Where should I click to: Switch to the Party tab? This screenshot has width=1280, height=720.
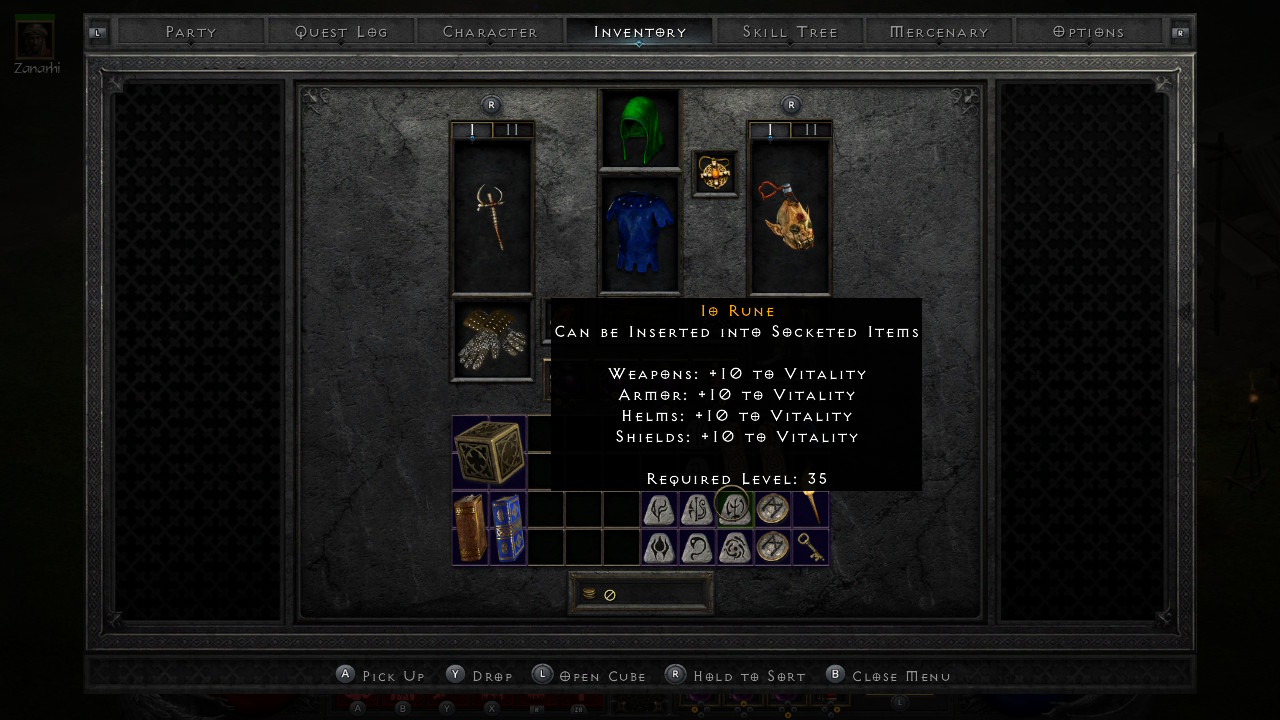coord(191,32)
